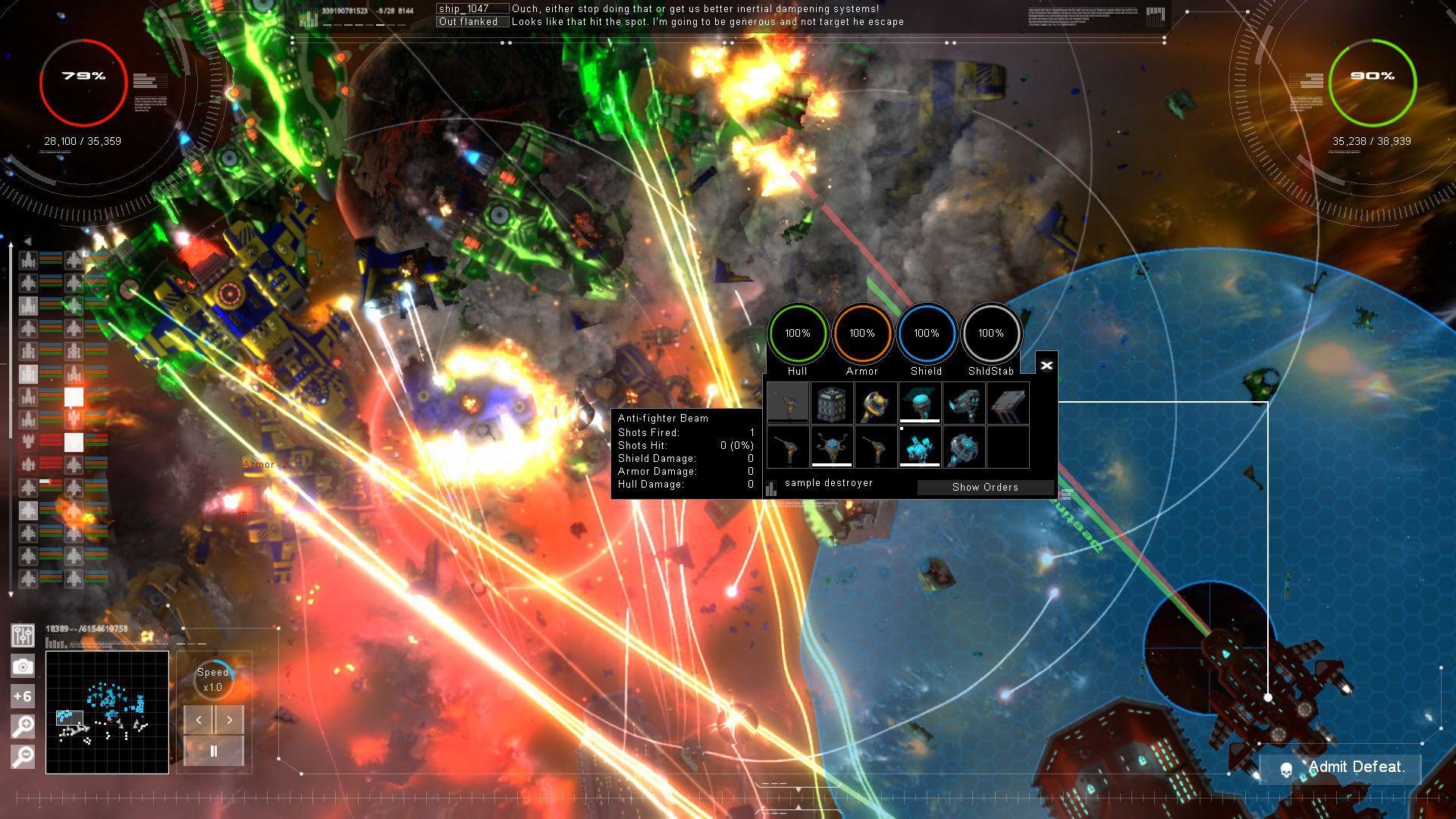Increase game speed with the right chevron
The image size is (1456, 819).
pos(228,720)
